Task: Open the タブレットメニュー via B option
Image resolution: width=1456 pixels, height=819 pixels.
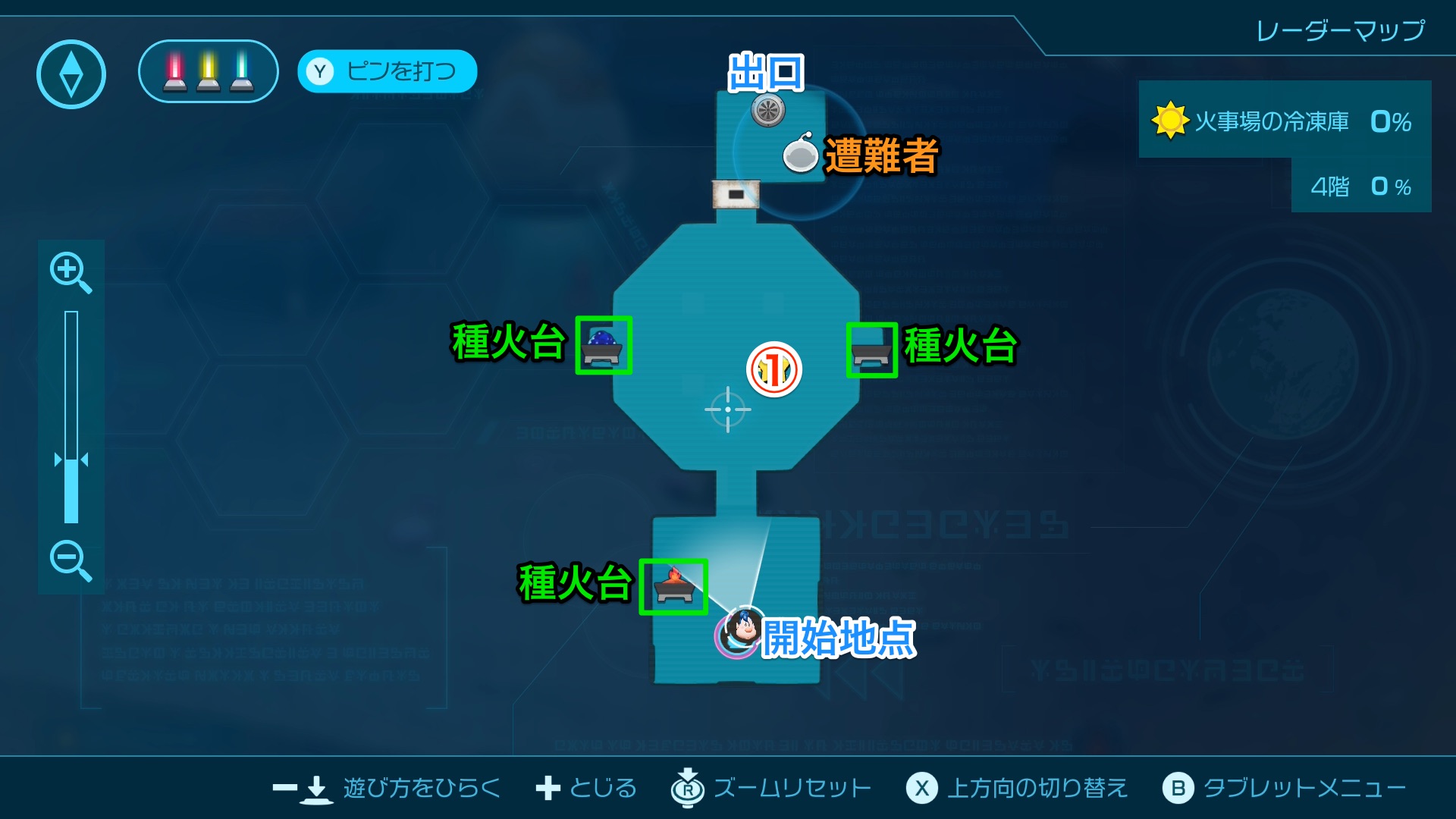Action: click(1180, 789)
